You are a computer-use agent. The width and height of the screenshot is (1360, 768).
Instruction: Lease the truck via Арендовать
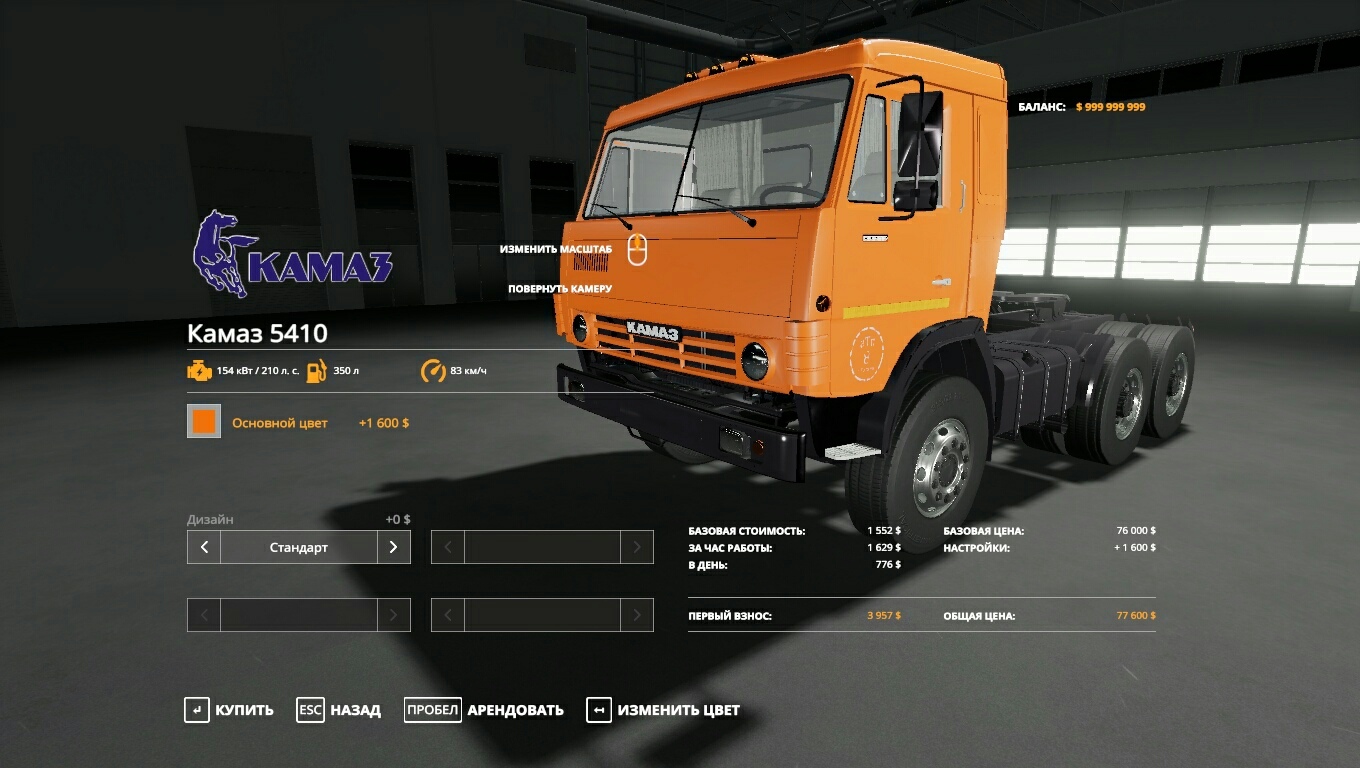484,710
